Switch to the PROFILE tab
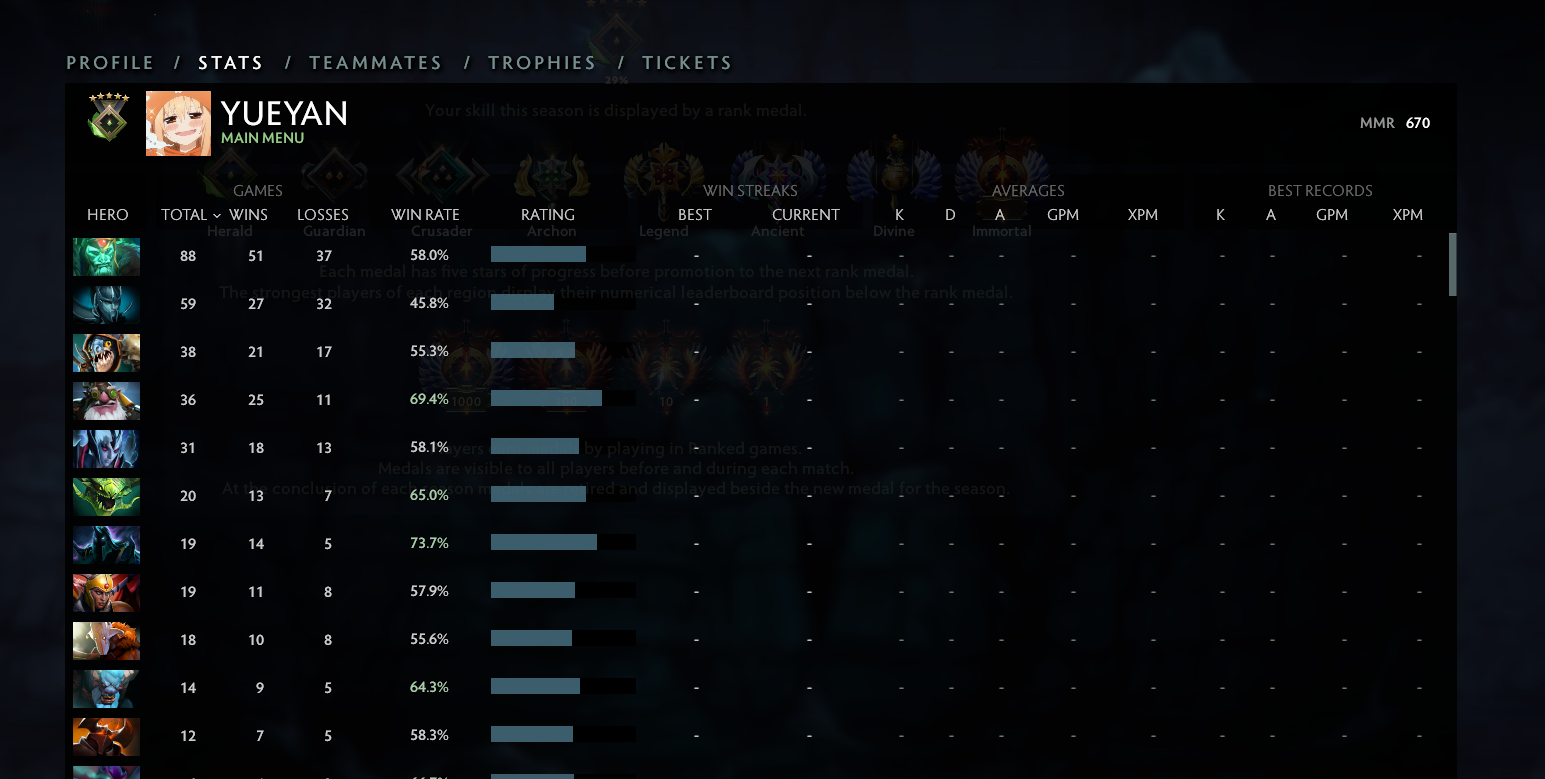Viewport: 1545px width, 779px height. (x=109, y=62)
